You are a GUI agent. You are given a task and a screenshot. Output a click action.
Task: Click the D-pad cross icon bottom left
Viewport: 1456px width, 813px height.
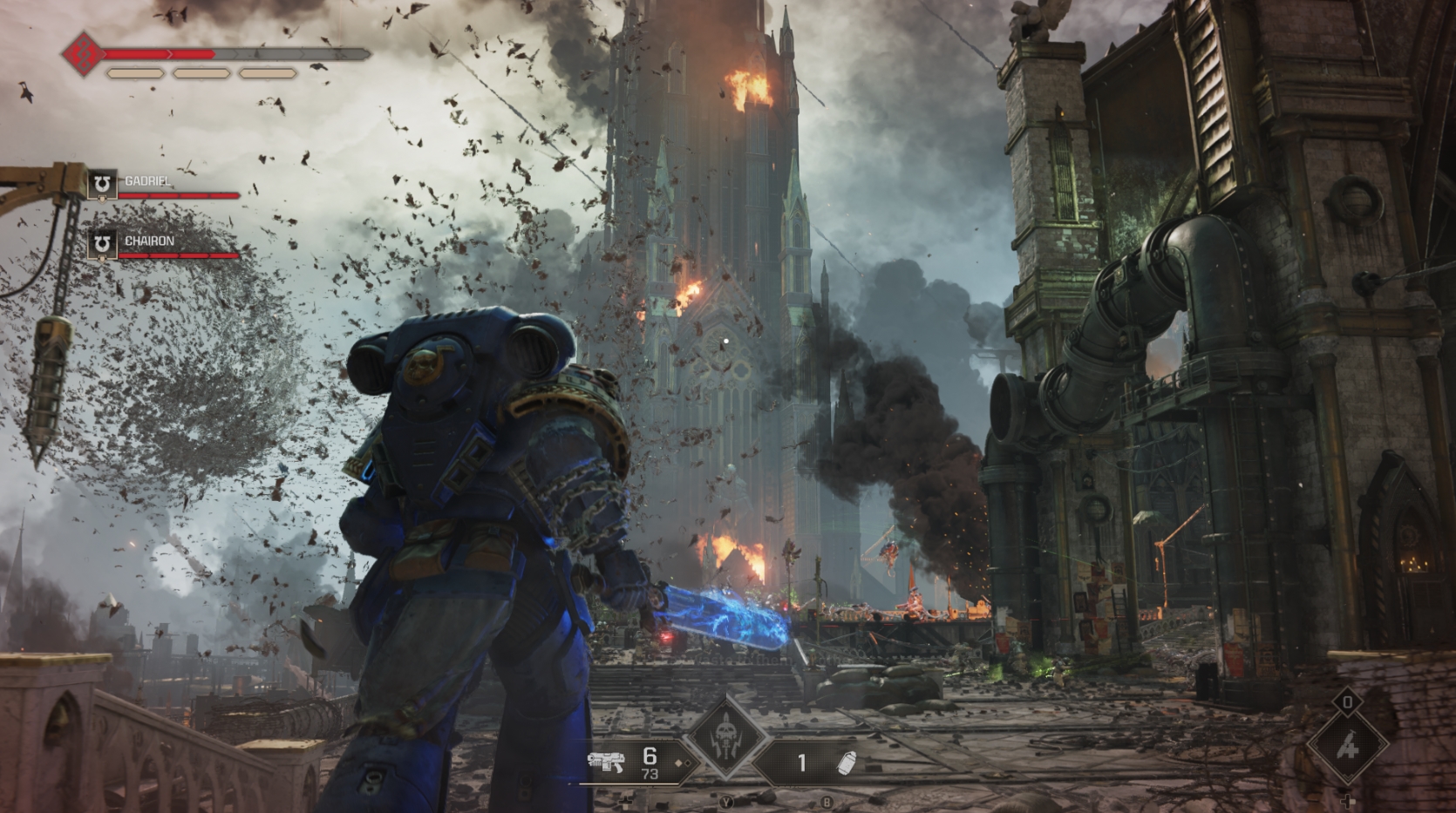point(625,803)
